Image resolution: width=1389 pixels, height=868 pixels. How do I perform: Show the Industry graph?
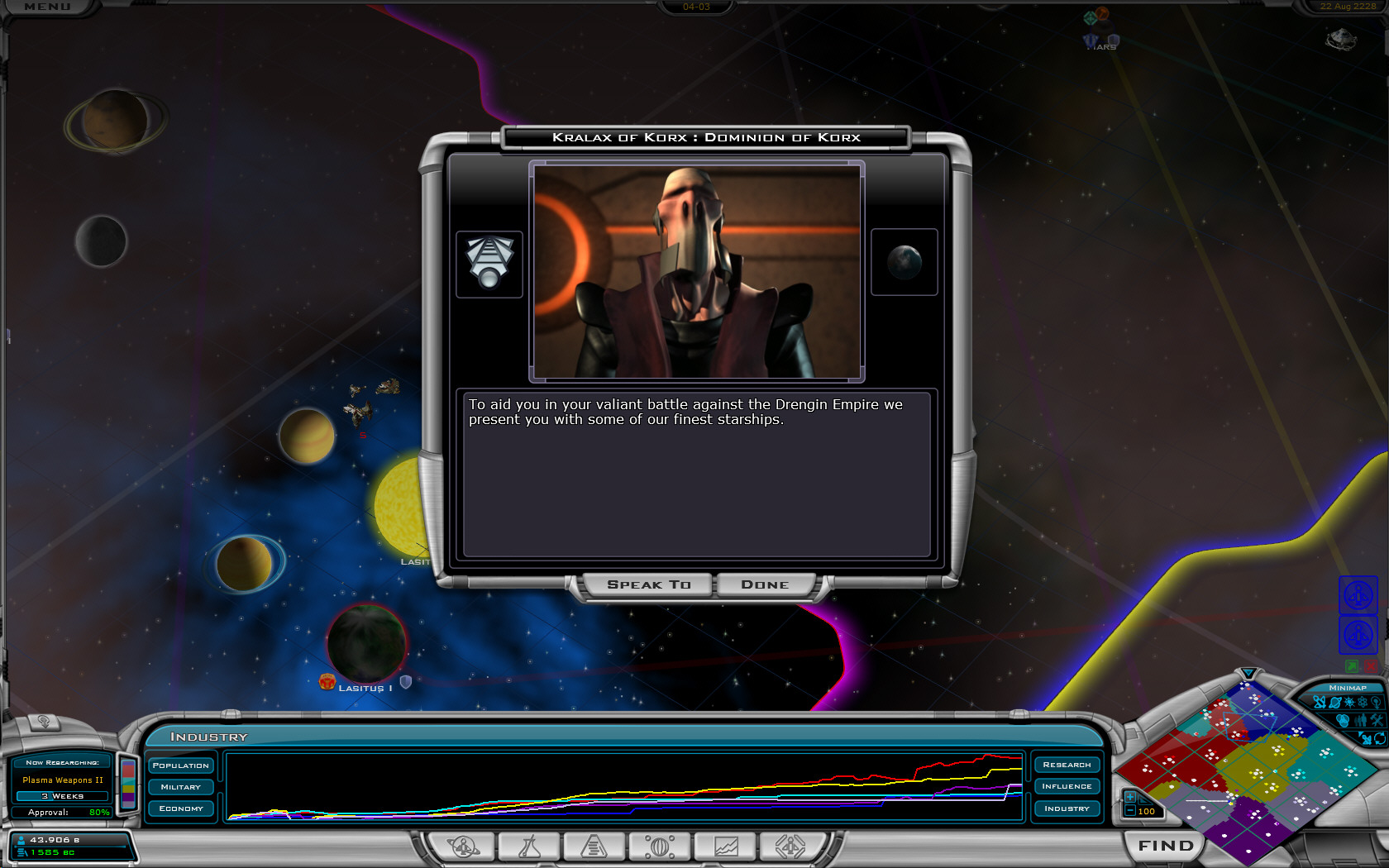tap(1067, 808)
